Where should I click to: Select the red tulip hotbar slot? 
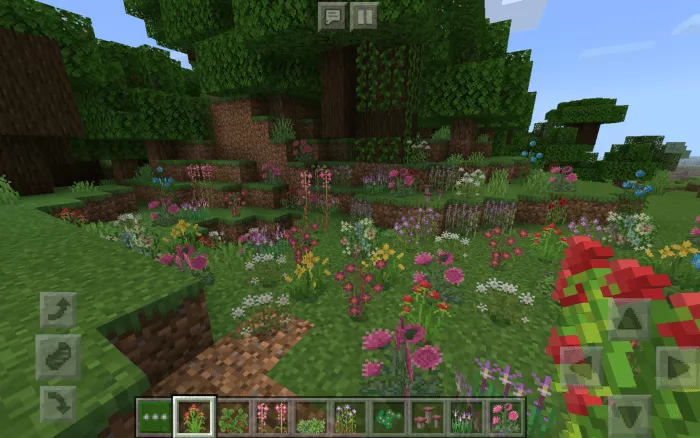tap(193, 416)
